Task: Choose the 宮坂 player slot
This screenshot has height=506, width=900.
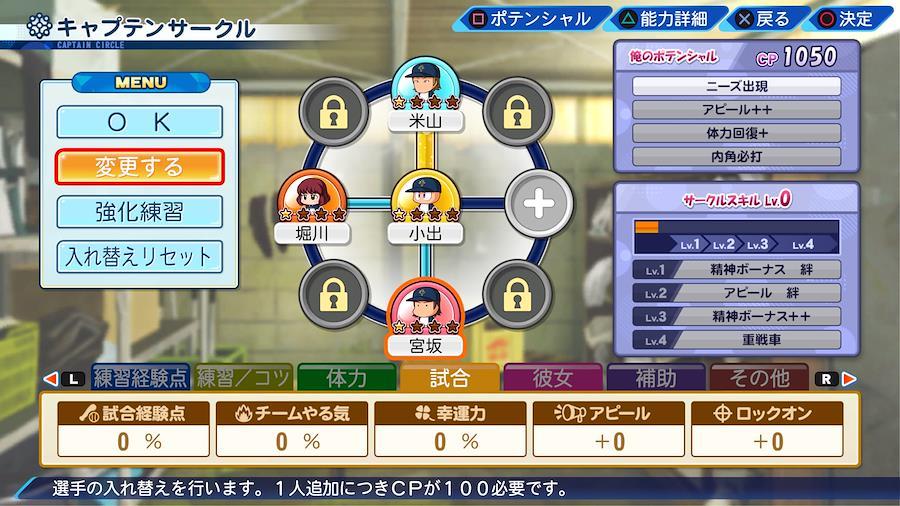Action: click(426, 320)
